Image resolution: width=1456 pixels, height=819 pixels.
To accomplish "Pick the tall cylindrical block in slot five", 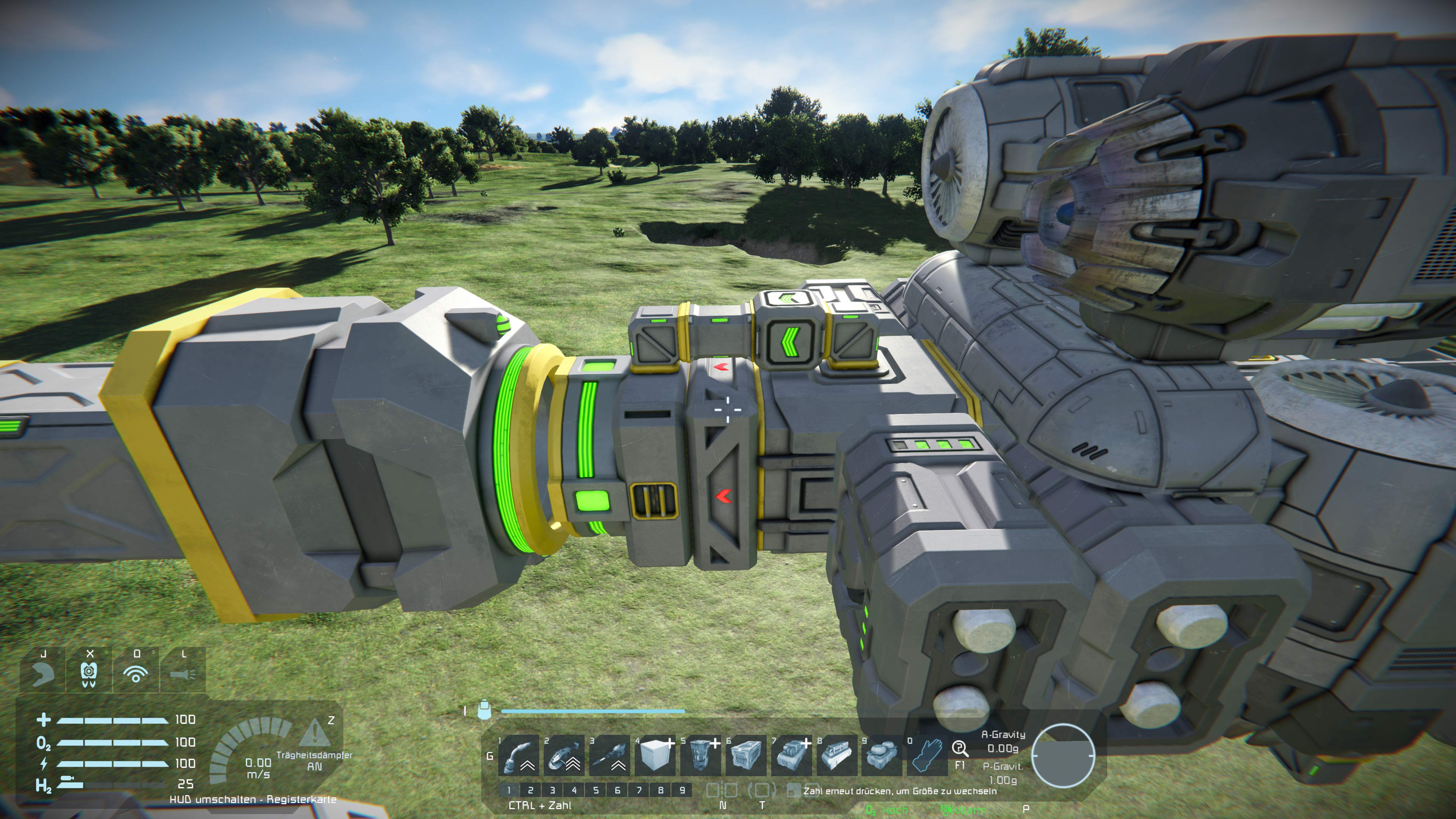I will (x=700, y=755).
